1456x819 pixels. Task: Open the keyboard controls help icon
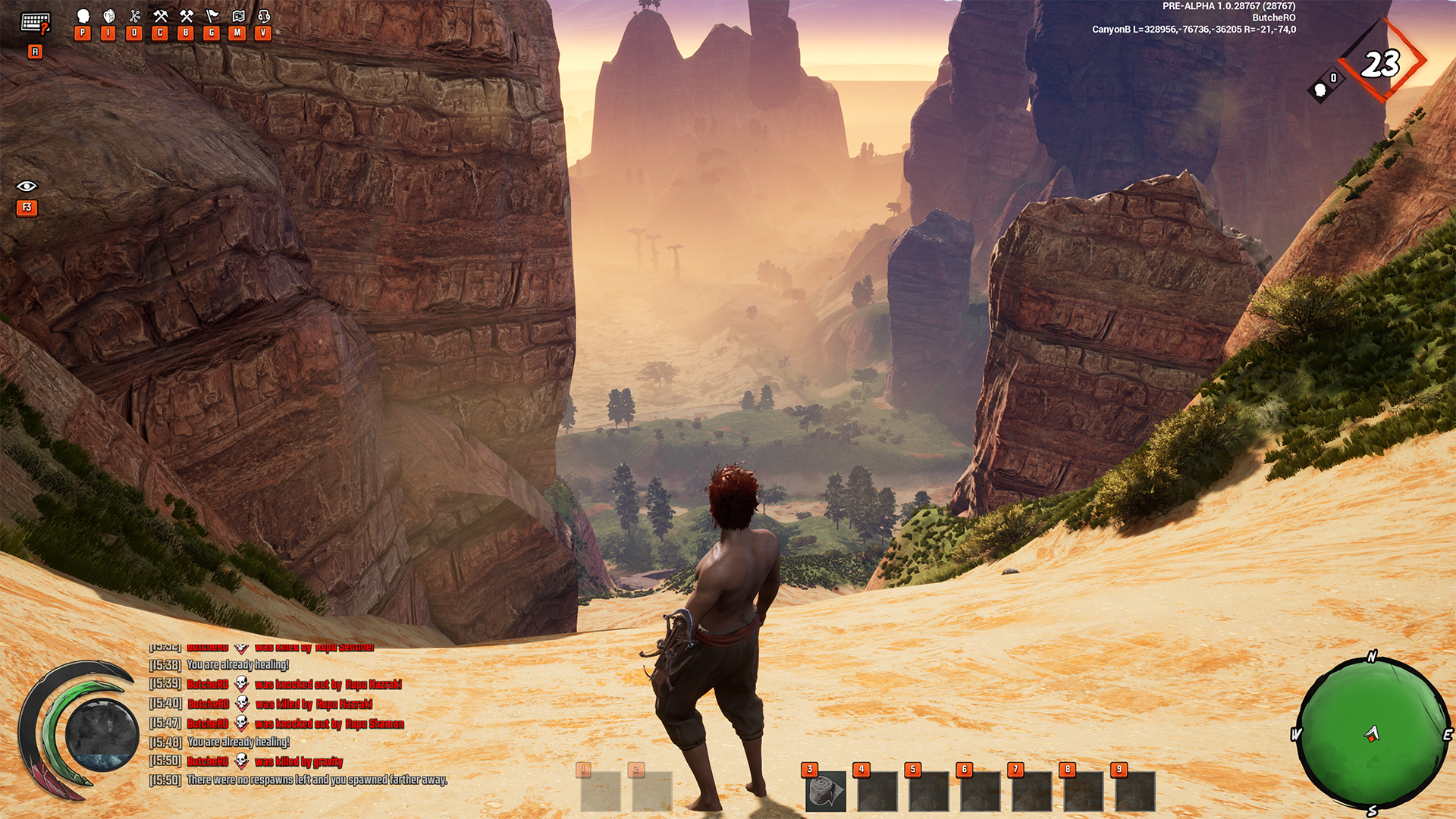[35, 24]
